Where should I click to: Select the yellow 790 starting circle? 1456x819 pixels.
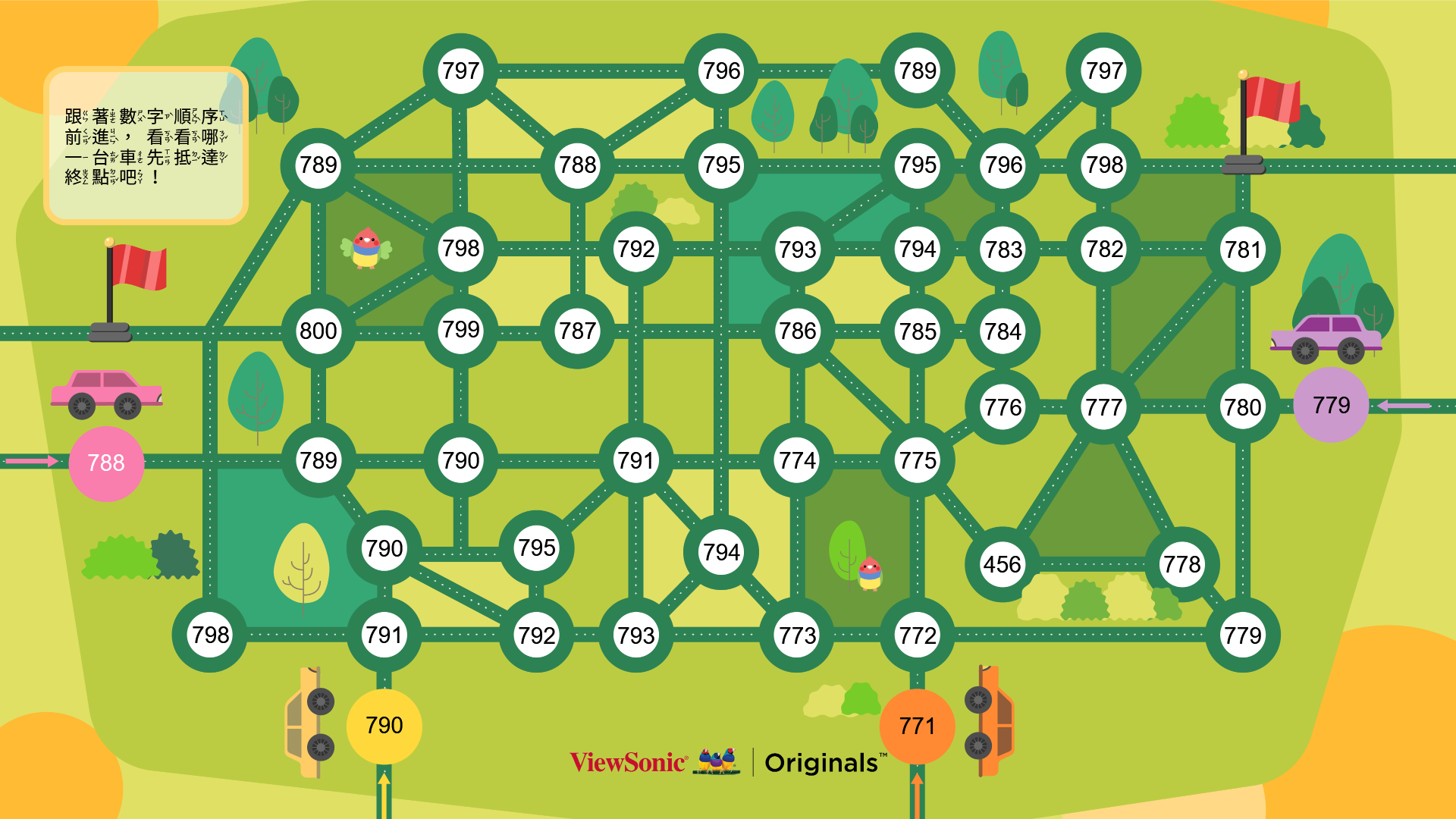click(x=384, y=726)
